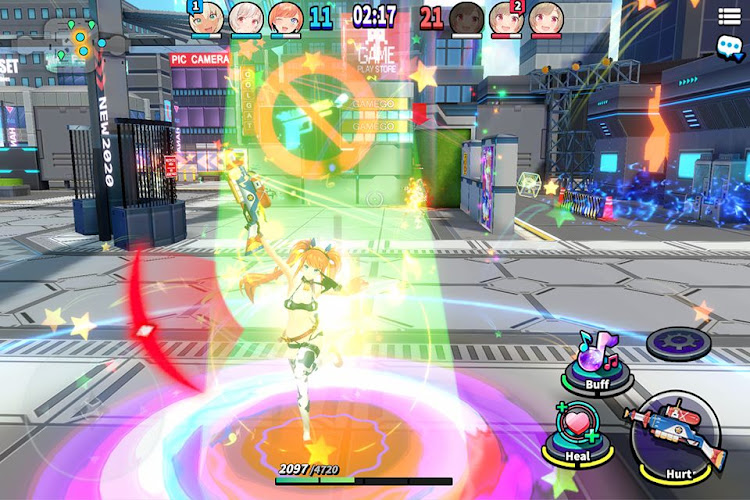Select the white-haired teammate portrait
This screenshot has height=500, width=750.
[x=245, y=18]
